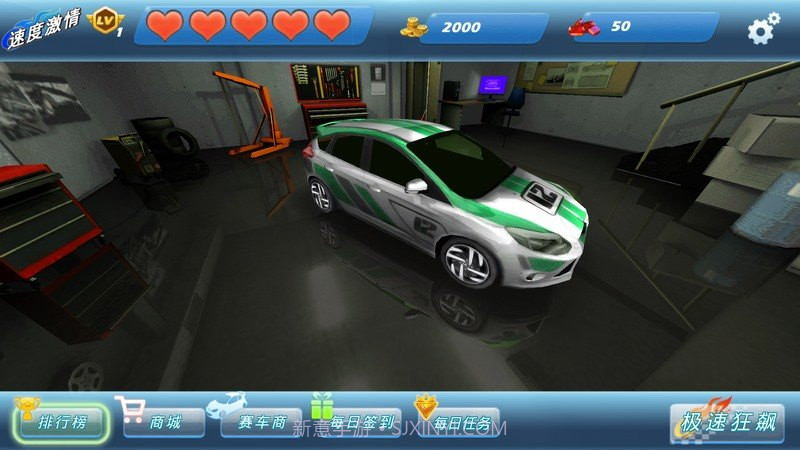The width and height of the screenshot is (800, 450).
Task: Start the 极速狂飙 race
Action: [x=727, y=421]
